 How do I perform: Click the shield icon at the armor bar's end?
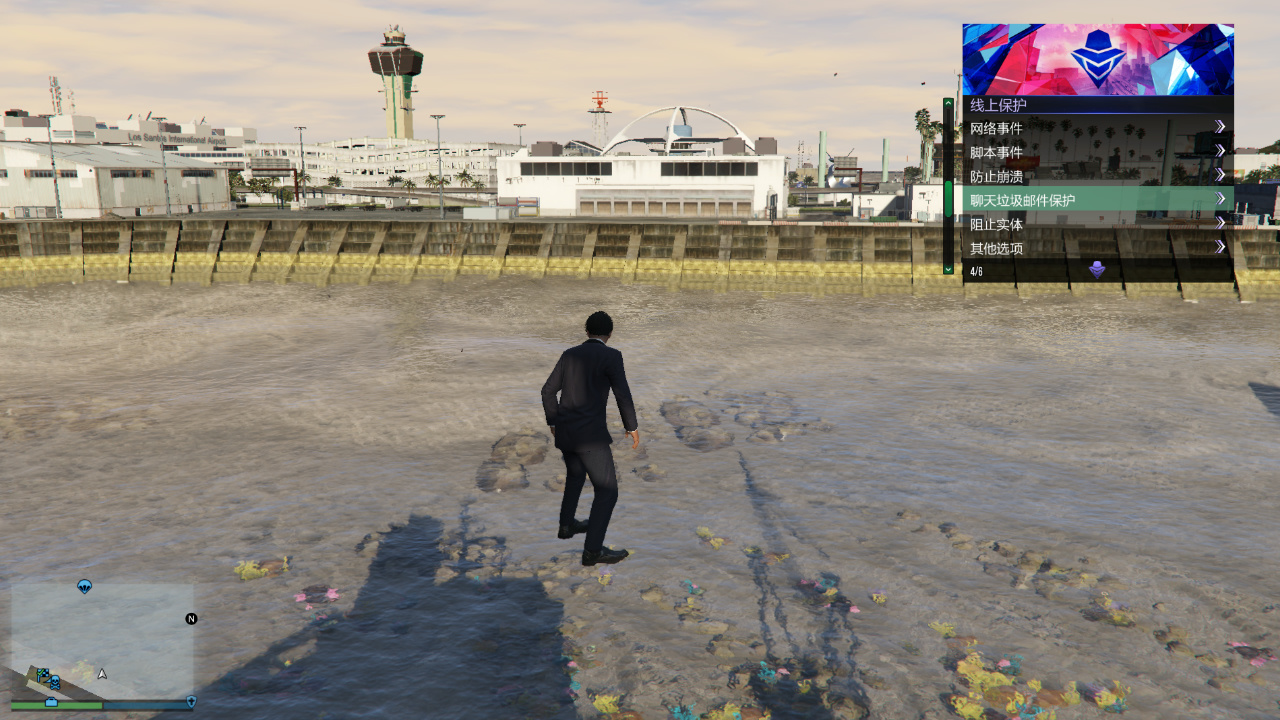(x=191, y=703)
